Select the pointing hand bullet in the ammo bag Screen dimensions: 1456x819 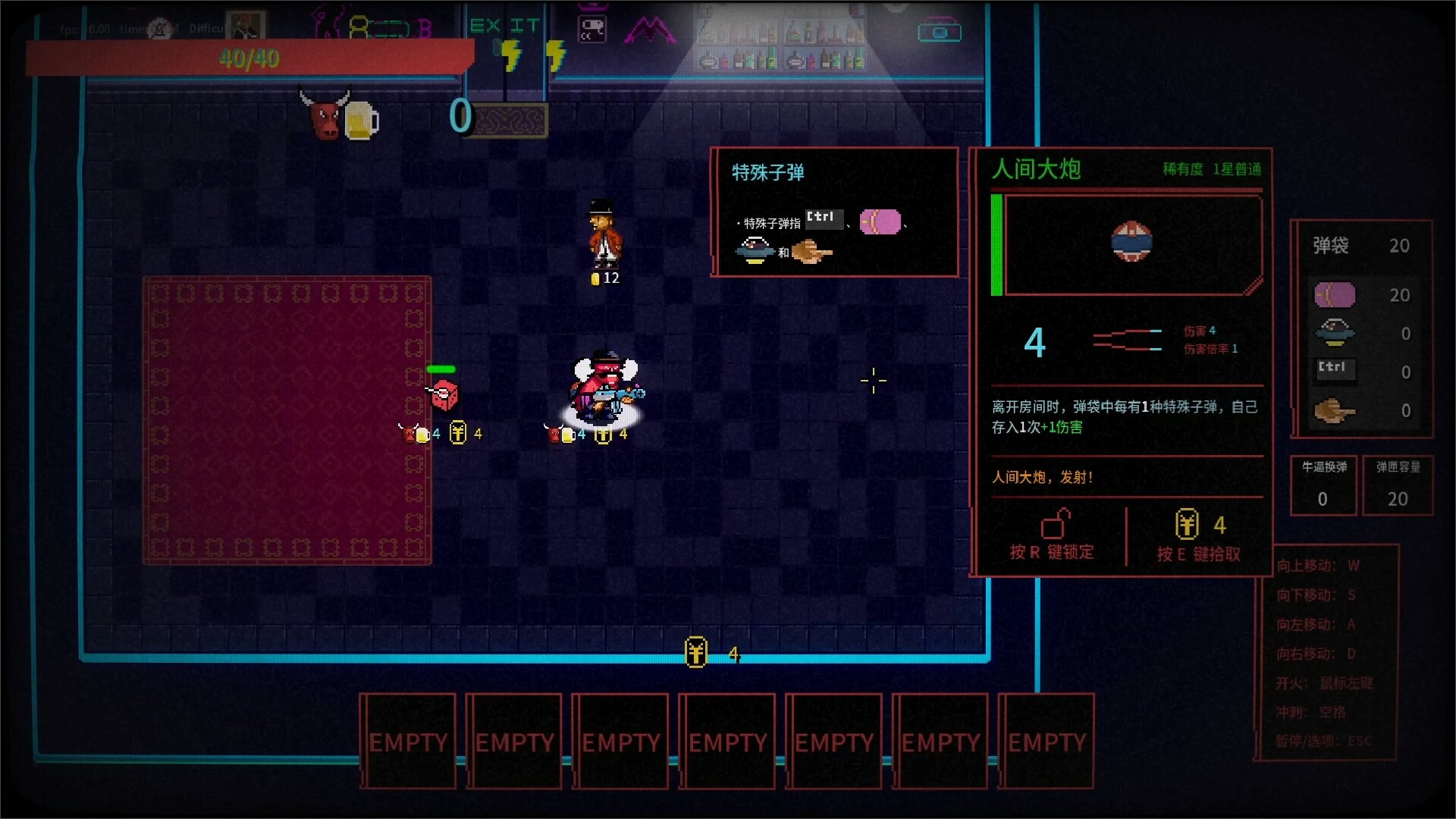coord(1334,411)
